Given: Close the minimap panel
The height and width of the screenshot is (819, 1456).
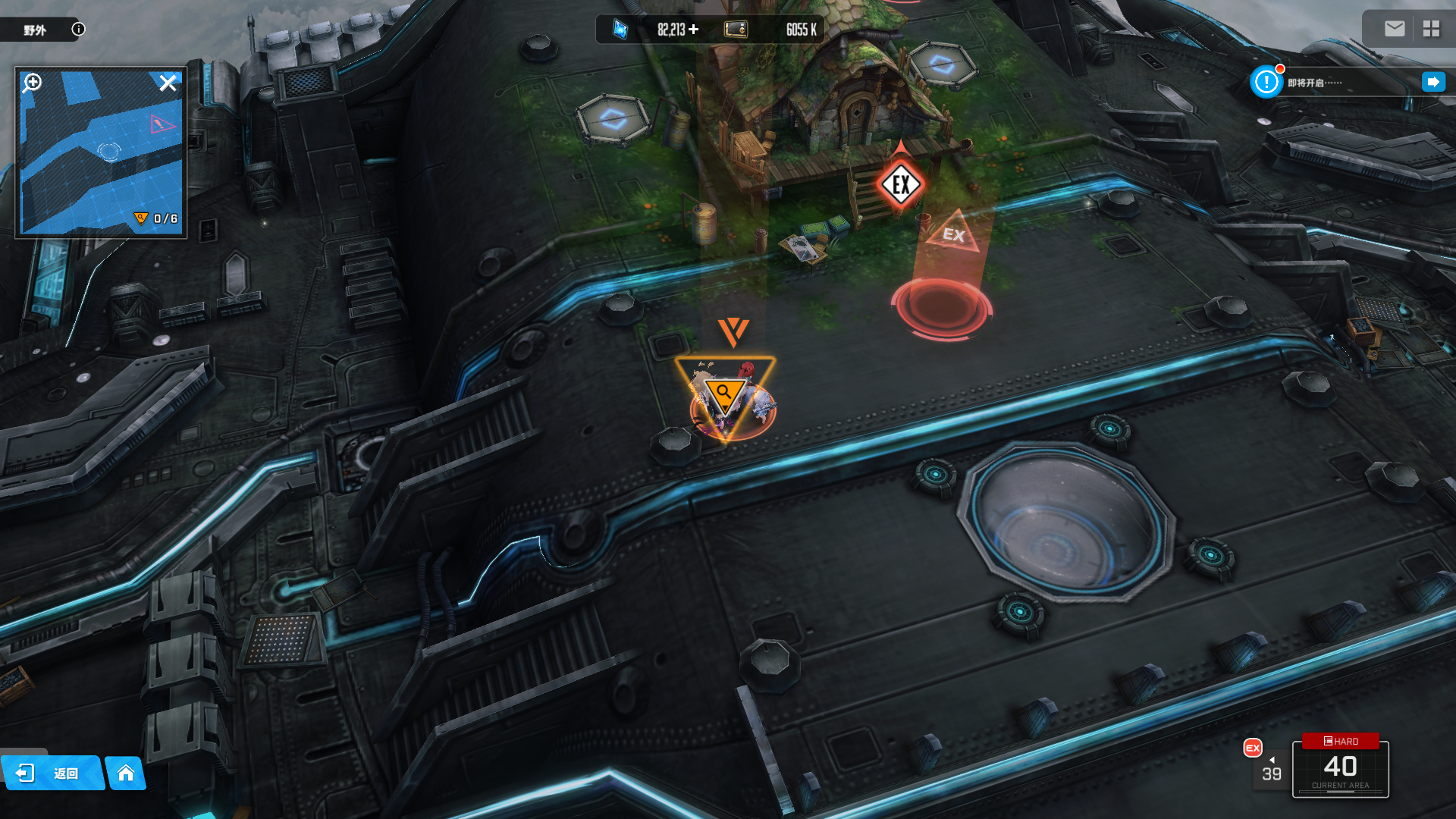Looking at the screenshot, I should 168,83.
